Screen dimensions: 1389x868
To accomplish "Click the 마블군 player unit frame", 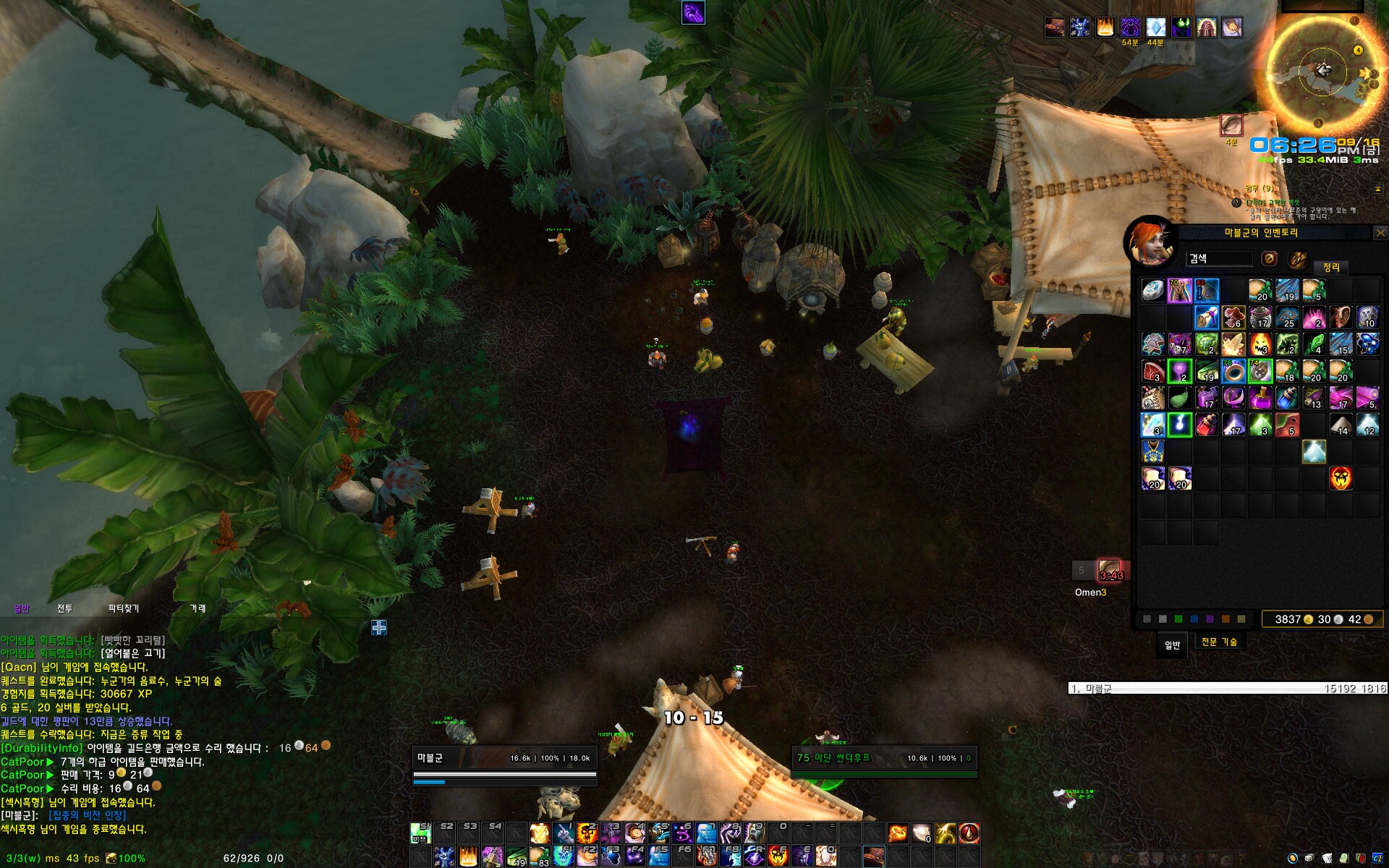I will pos(504,759).
